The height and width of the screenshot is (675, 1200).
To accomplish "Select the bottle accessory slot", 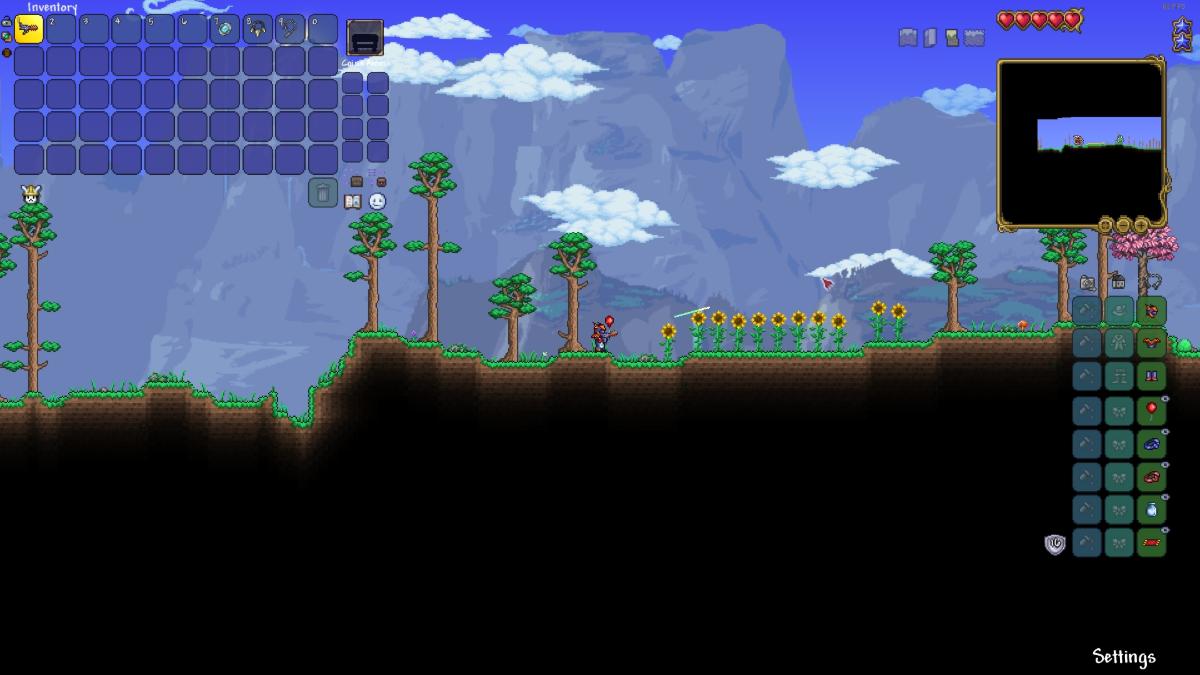I will click(1151, 509).
